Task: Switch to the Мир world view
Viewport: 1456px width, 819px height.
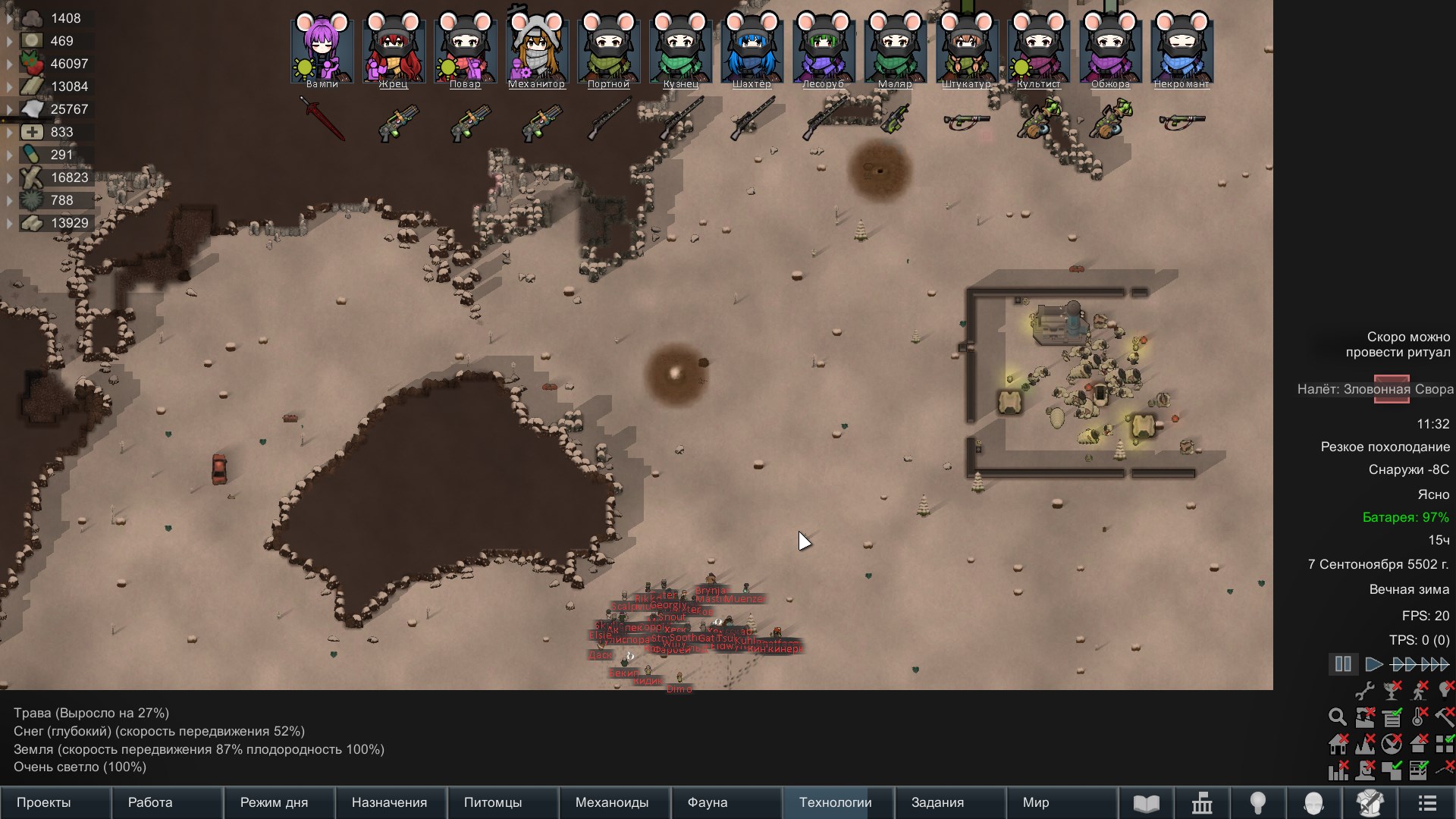Action: [1036, 802]
